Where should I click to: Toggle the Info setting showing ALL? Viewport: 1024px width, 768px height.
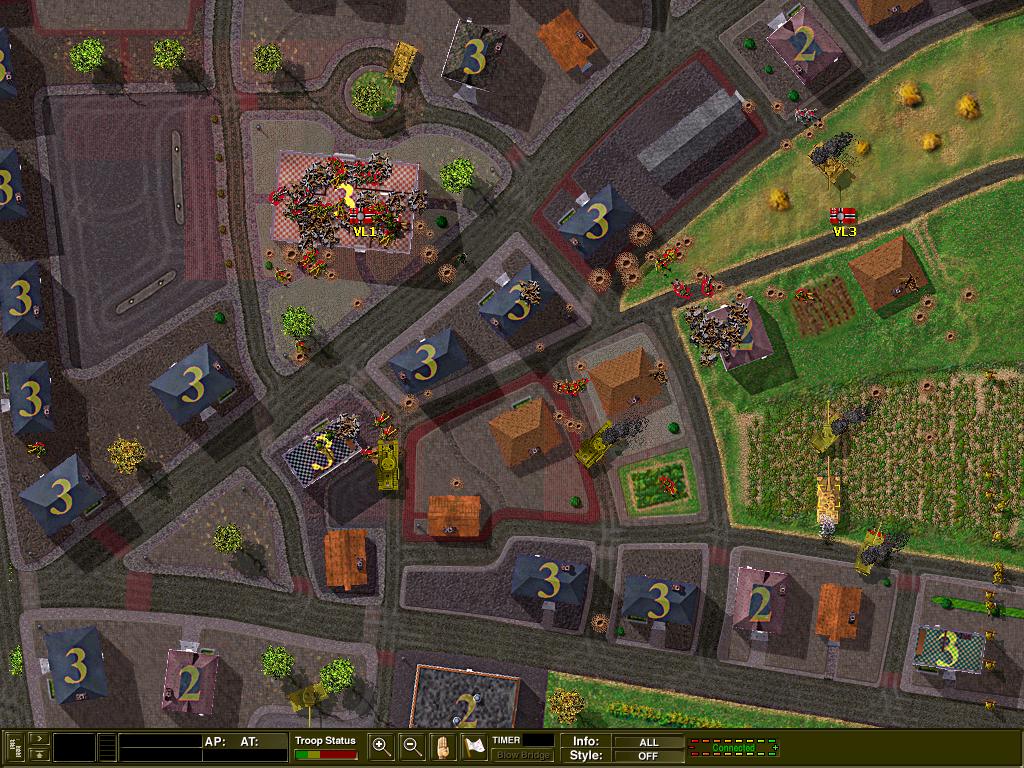tap(647, 741)
